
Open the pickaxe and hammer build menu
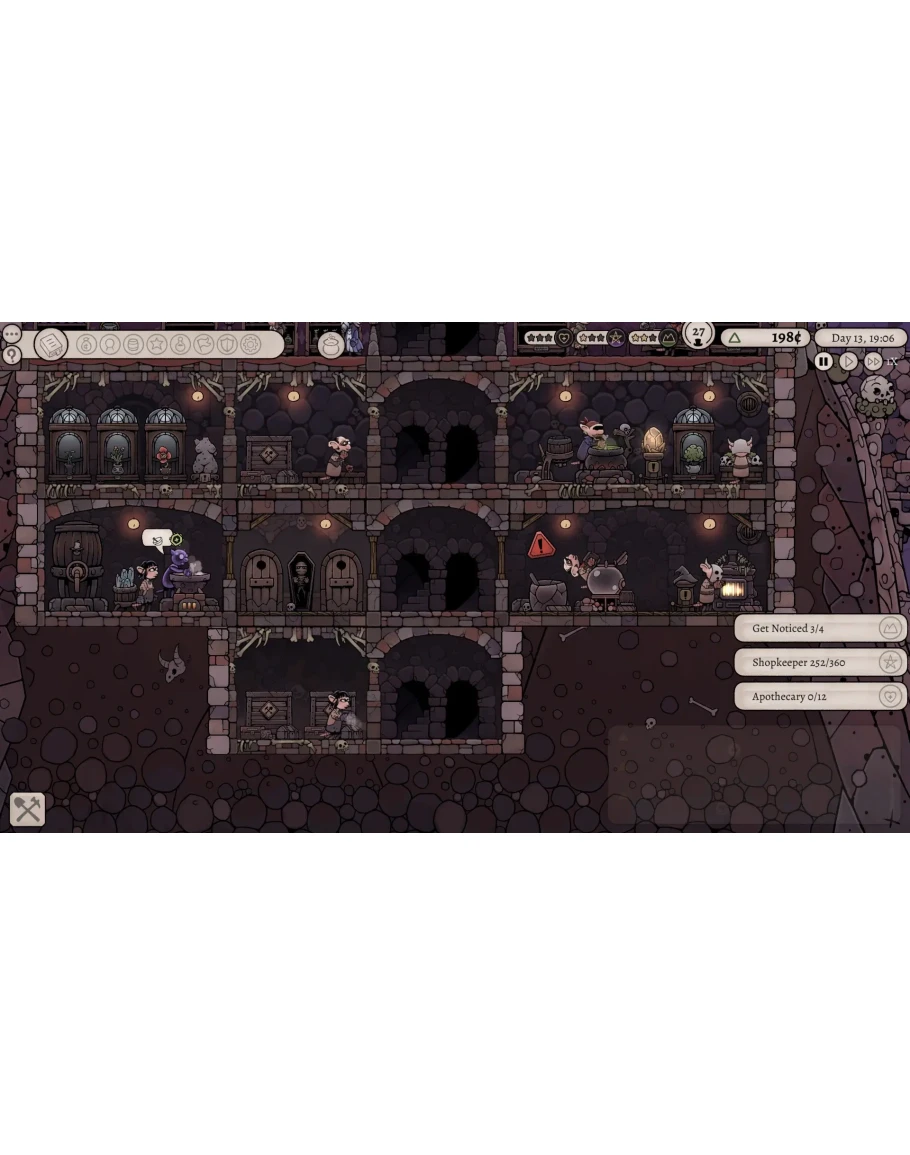(27, 809)
